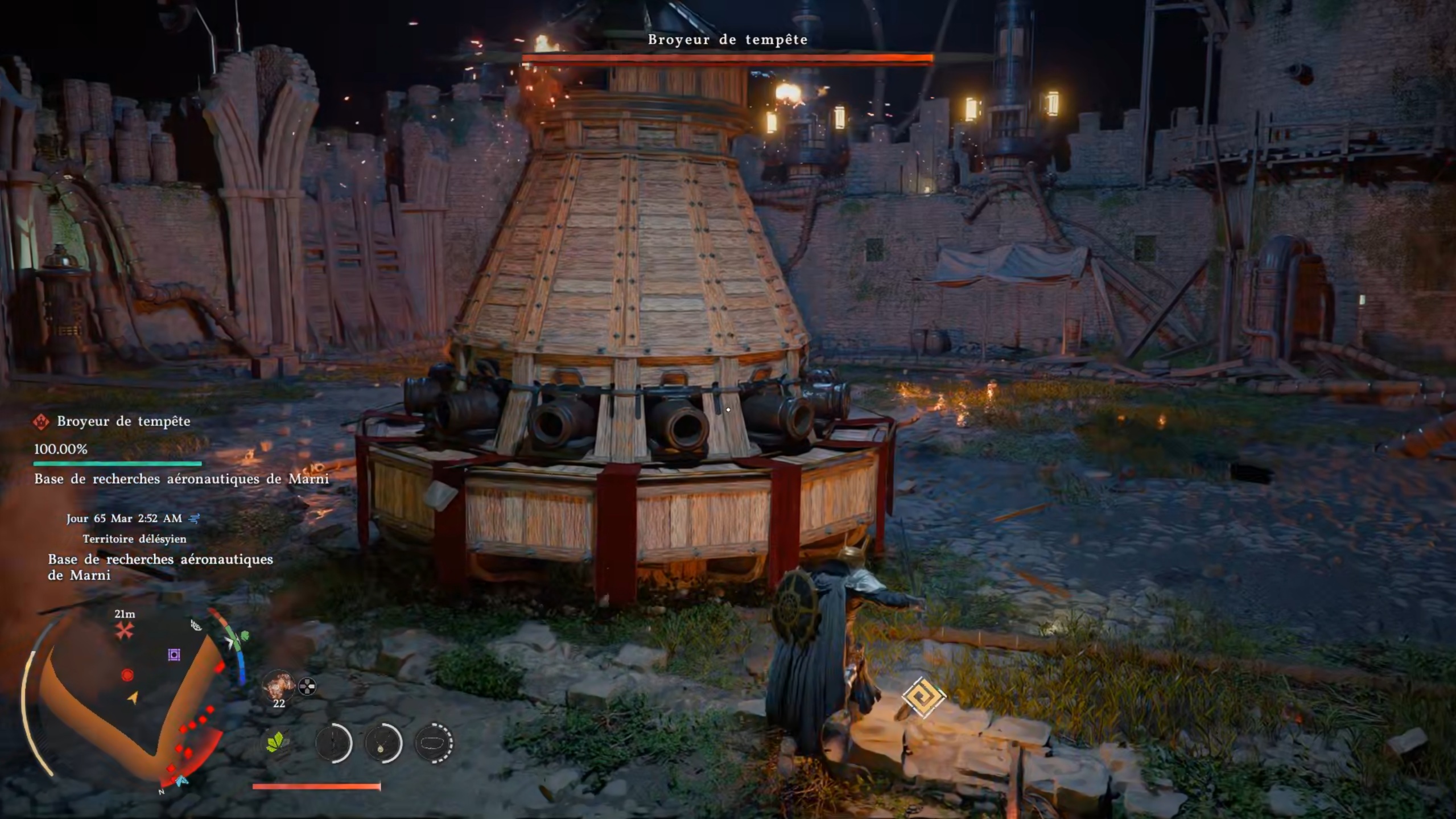The width and height of the screenshot is (1456, 819).
Task: Click the wind weather icon beside the clock
Action: coord(195,518)
